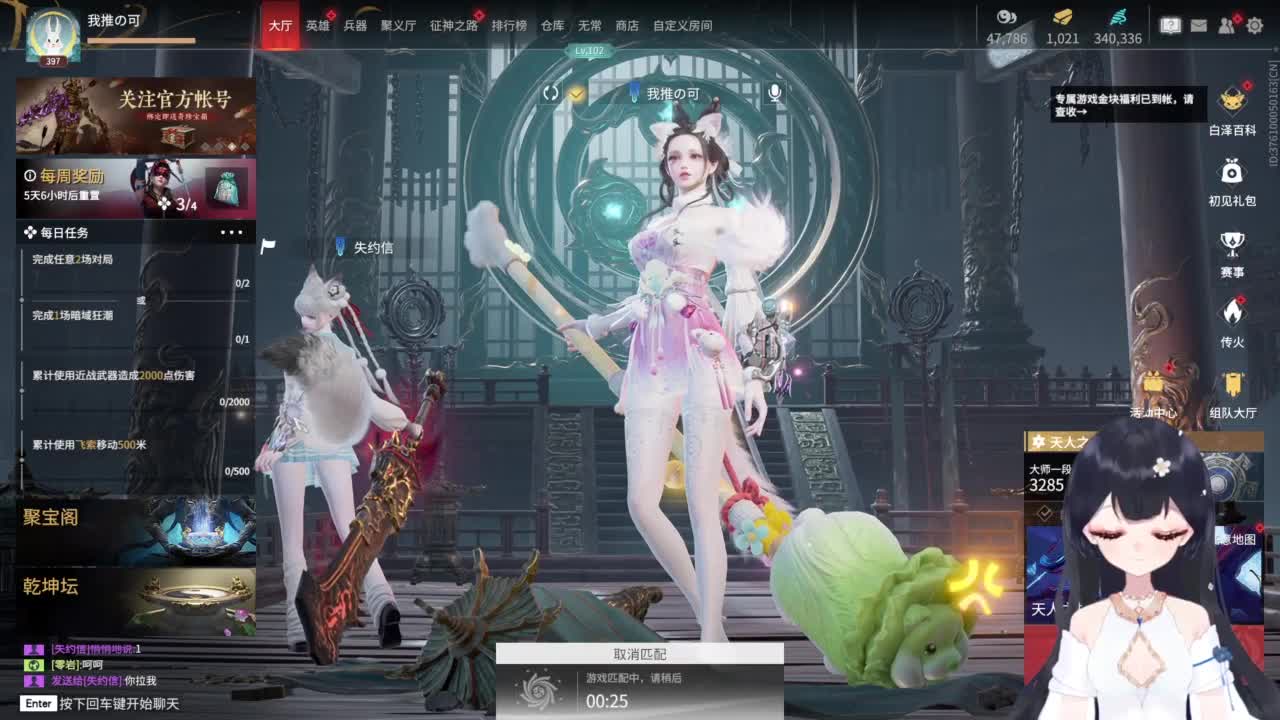Toggle the yellow check status near player name

point(575,92)
